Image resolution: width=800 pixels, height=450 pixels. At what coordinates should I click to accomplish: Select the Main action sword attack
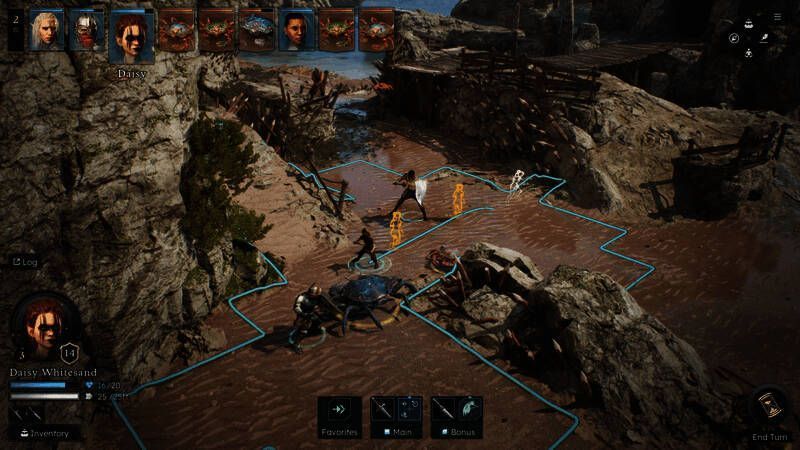[383, 410]
